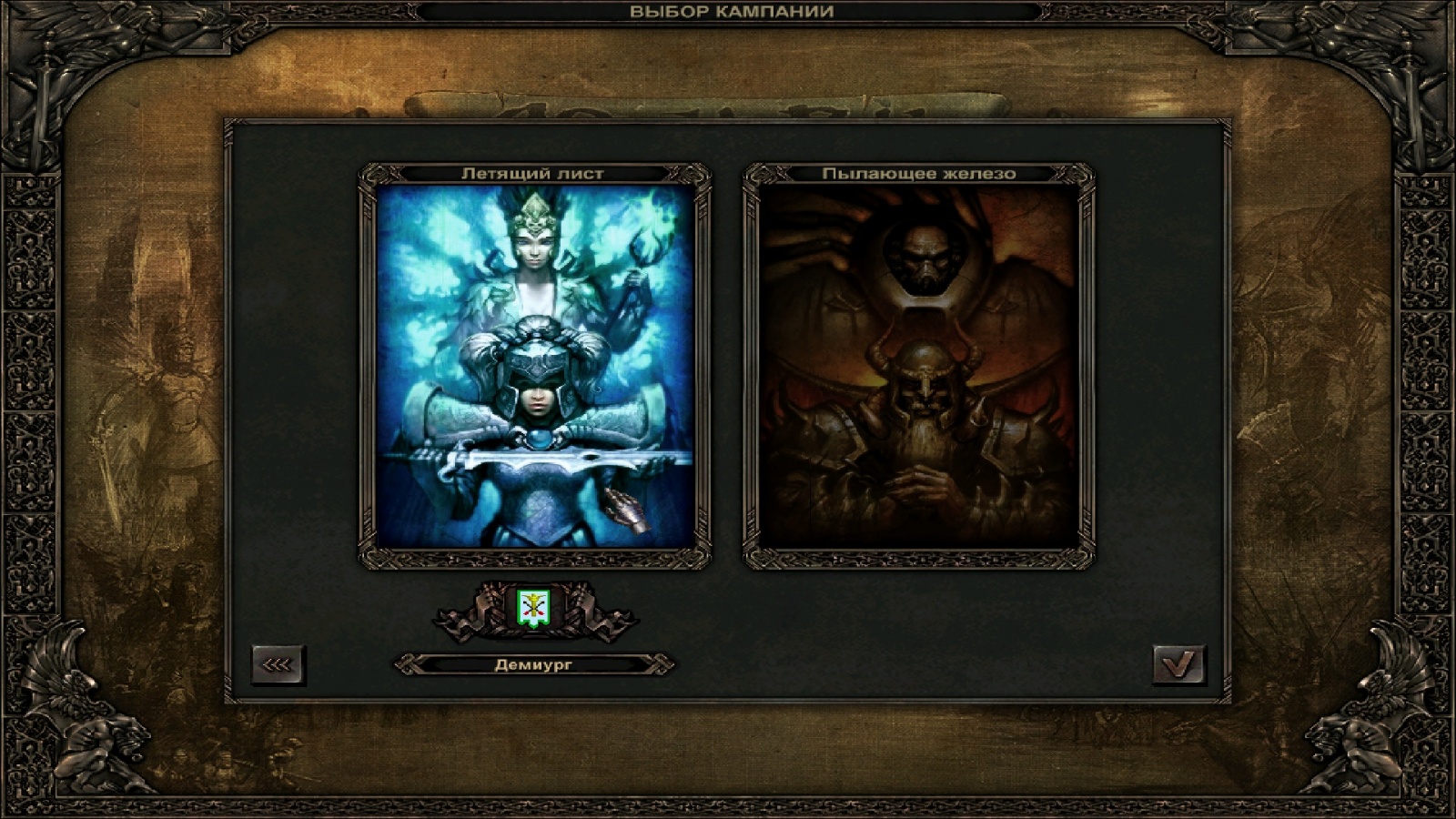Select the Демиург player name plate

tap(534, 665)
